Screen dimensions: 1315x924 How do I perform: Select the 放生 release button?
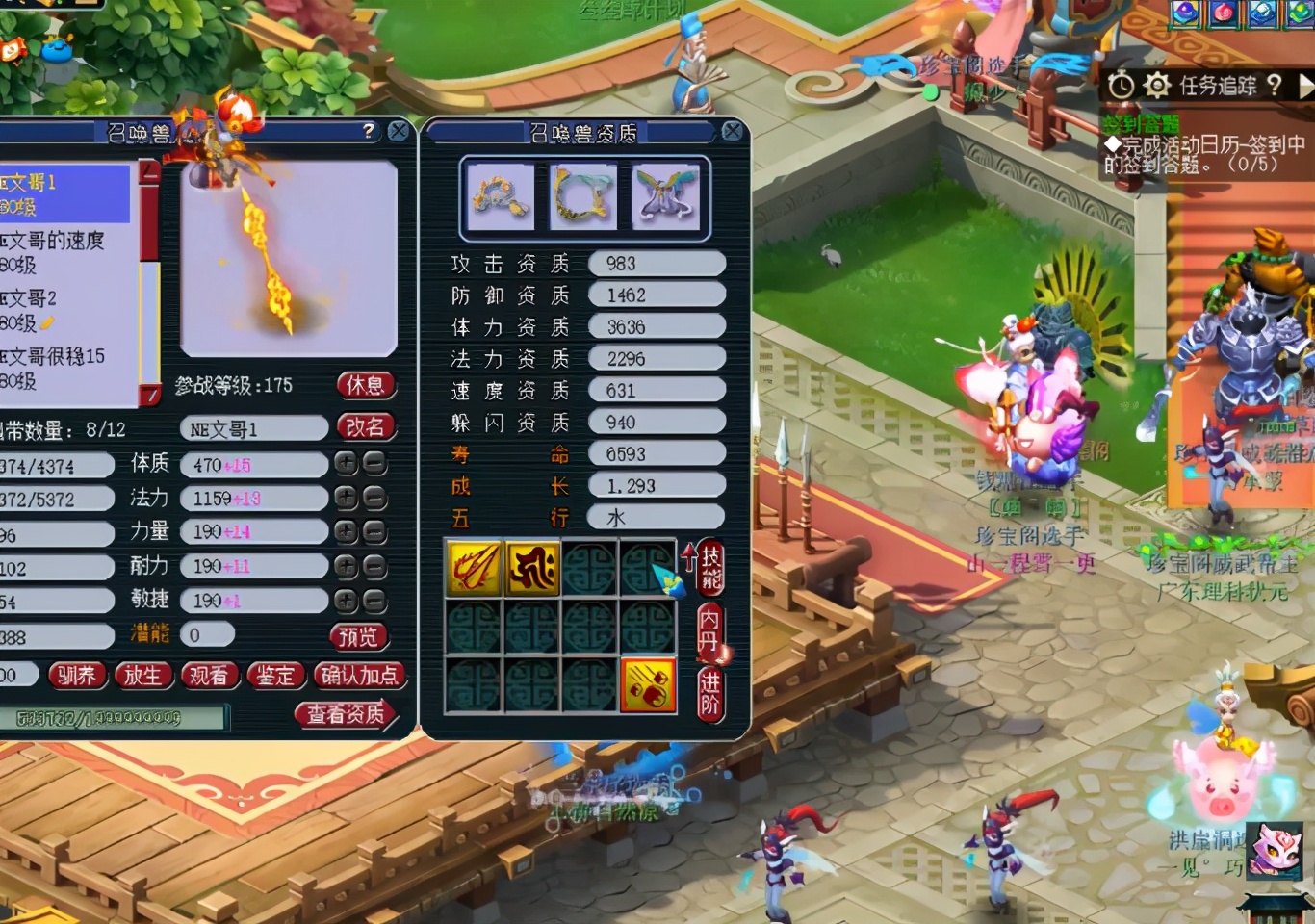[142, 676]
